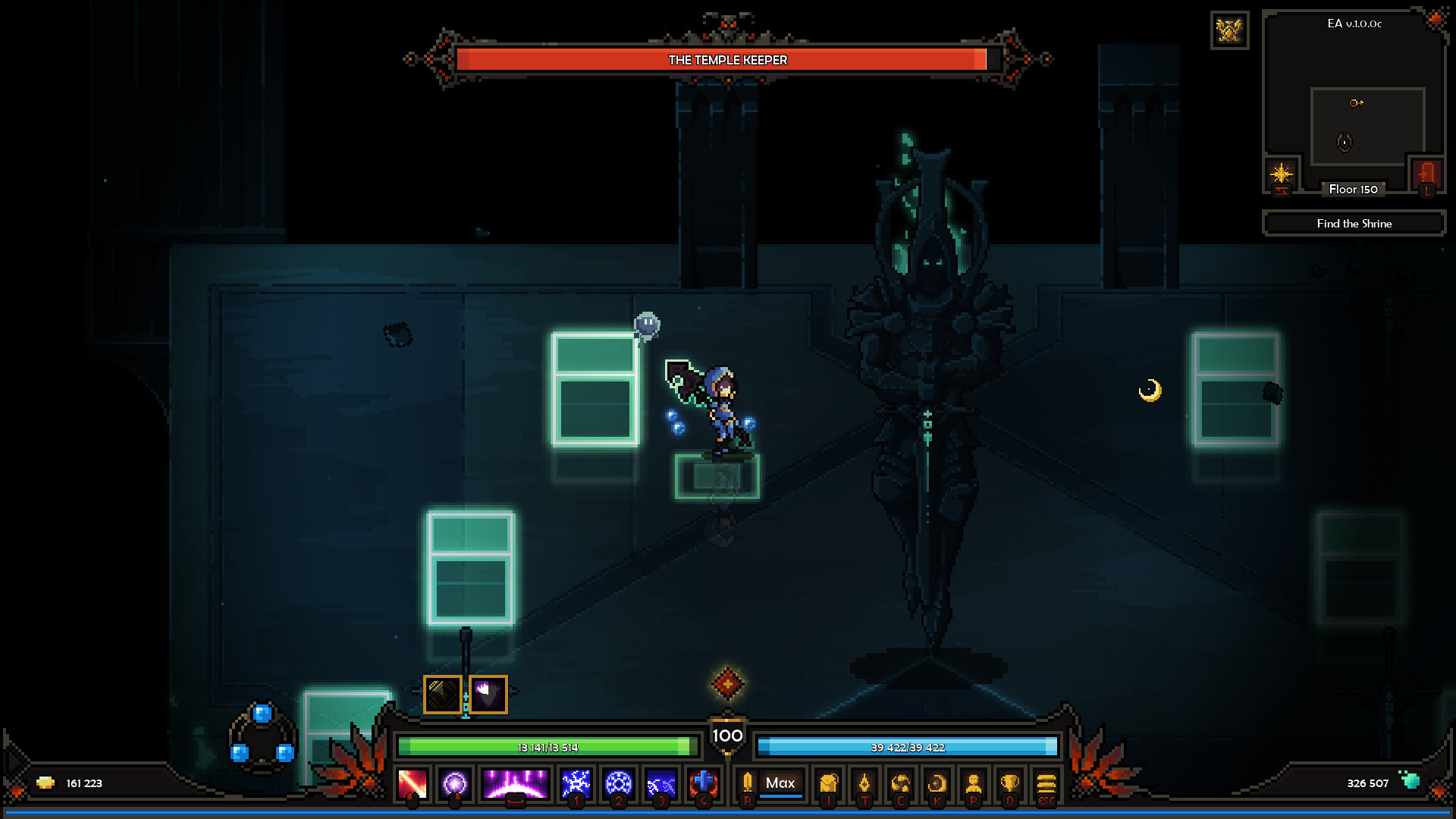Viewport: 1456px width, 819px height.
Task: Use the blue cross healing skill
Action: tap(703, 783)
